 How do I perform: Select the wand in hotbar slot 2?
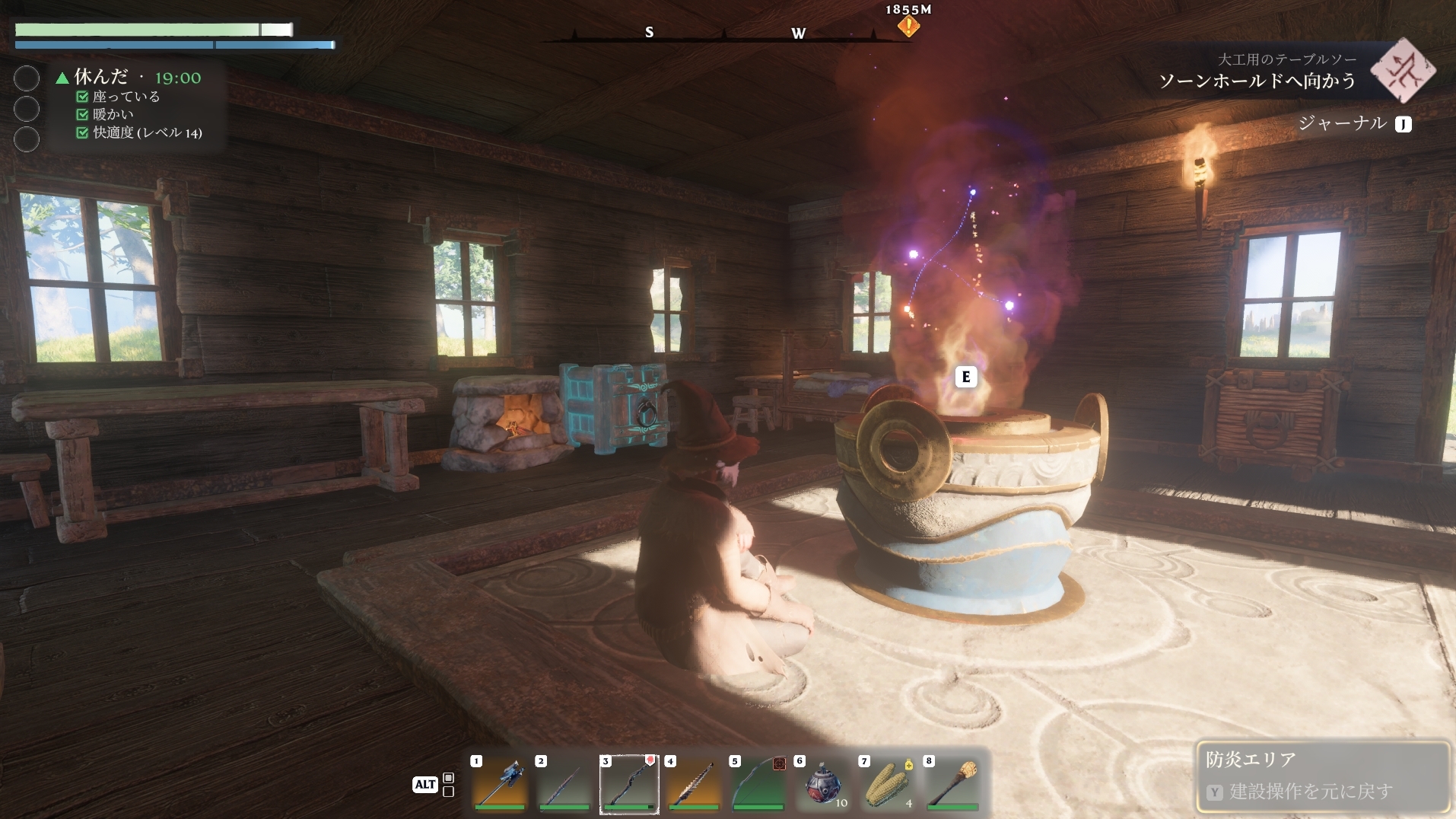(564, 784)
